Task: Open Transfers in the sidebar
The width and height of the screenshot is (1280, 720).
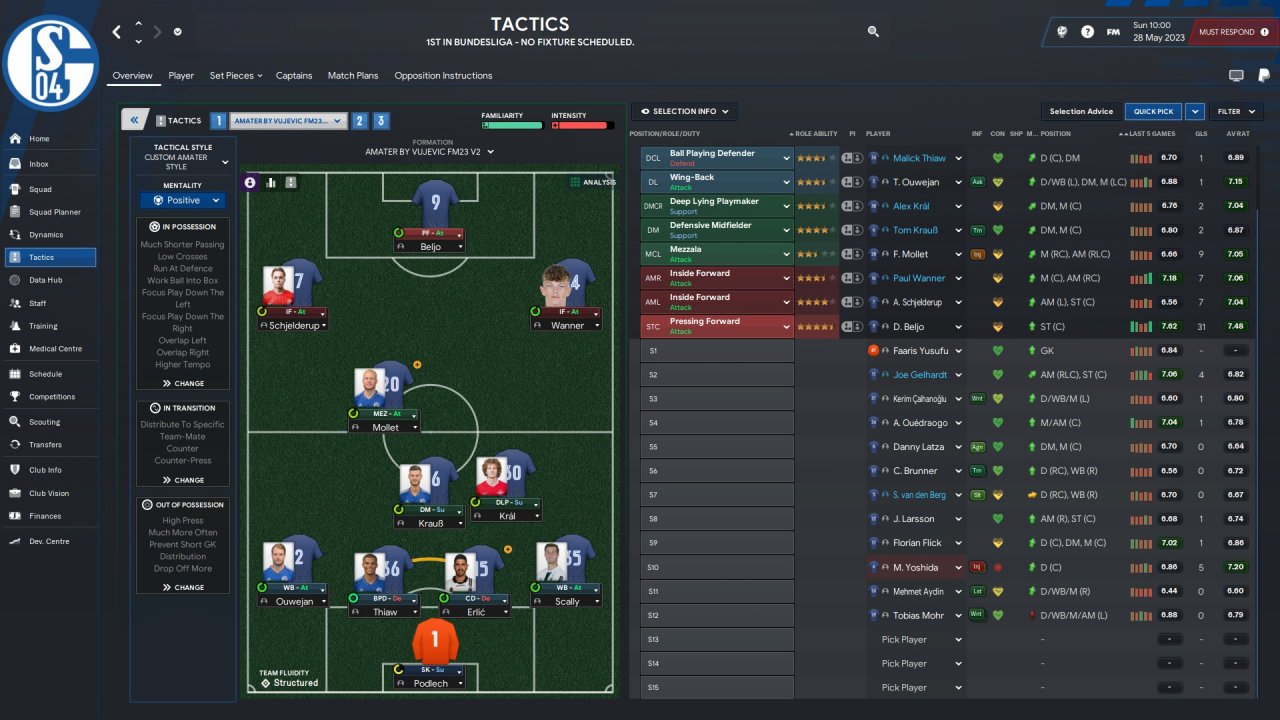Action: pos(45,445)
